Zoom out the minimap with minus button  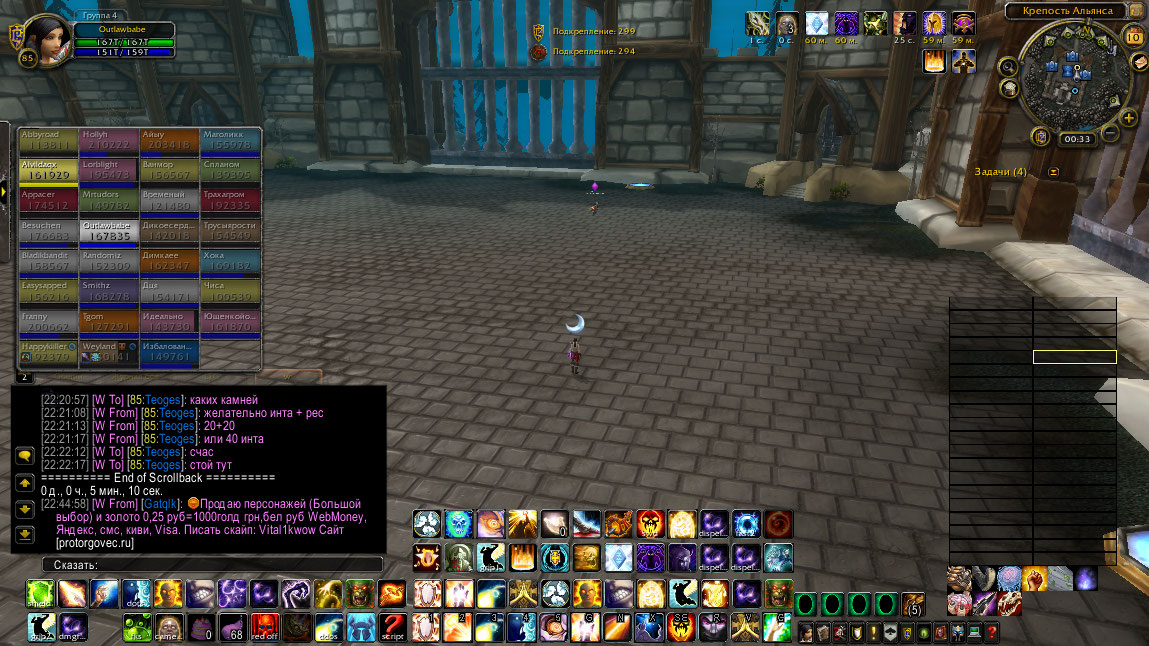[x=1108, y=133]
